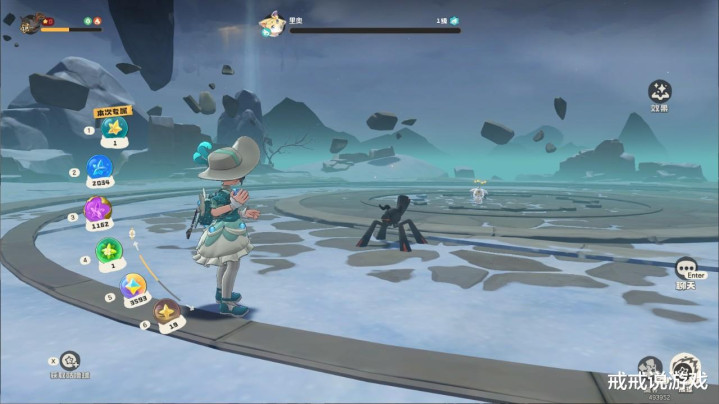Choose the brown orb showing 19
The width and height of the screenshot is (719, 404).
click(166, 313)
